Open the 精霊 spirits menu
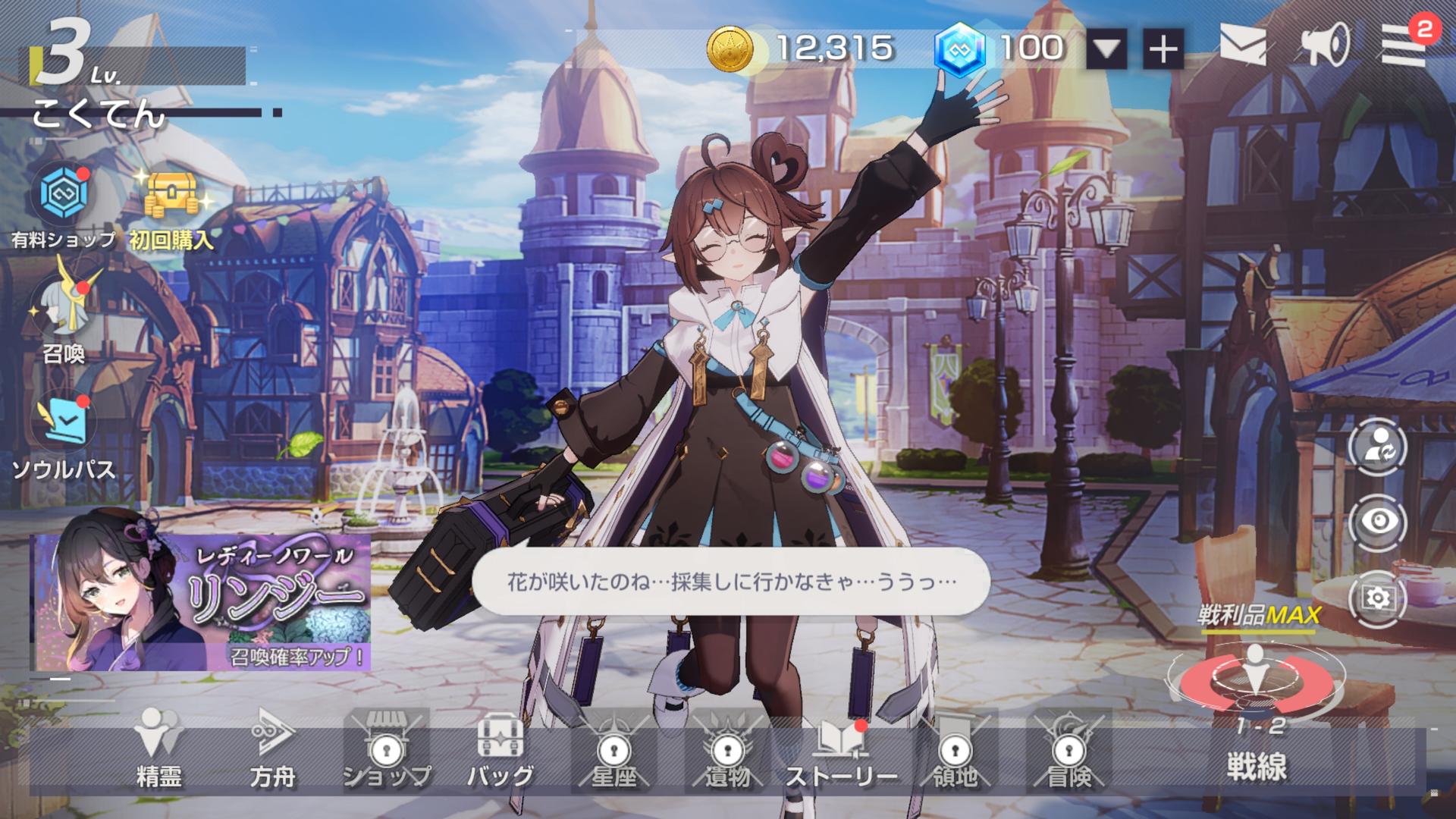Viewport: 1456px width, 819px height. [158, 748]
